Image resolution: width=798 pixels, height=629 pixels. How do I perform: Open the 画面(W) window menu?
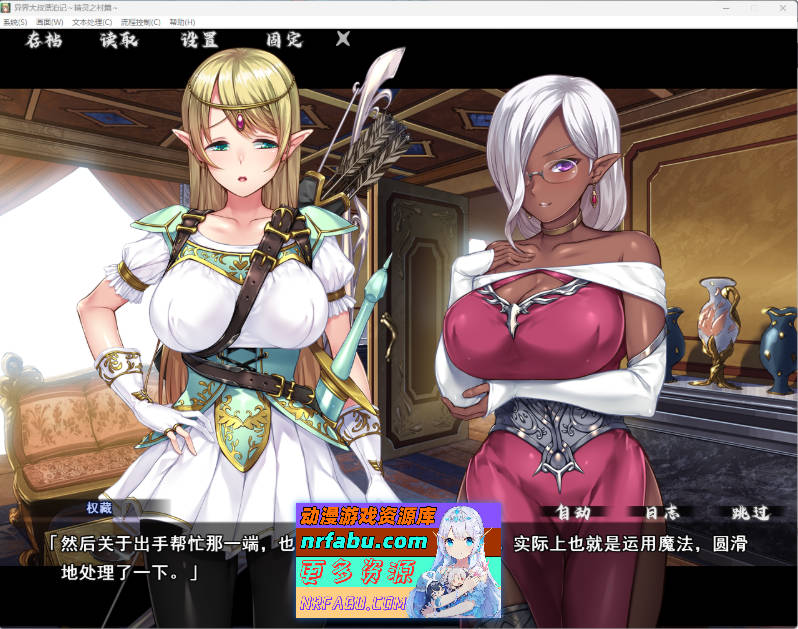(x=49, y=21)
